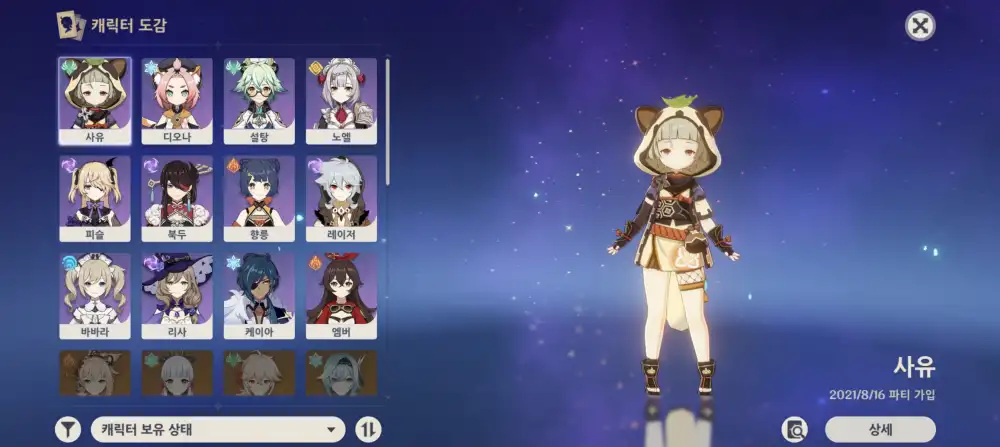Open the character filter funnel button
The image size is (1000, 447).
(x=67, y=430)
